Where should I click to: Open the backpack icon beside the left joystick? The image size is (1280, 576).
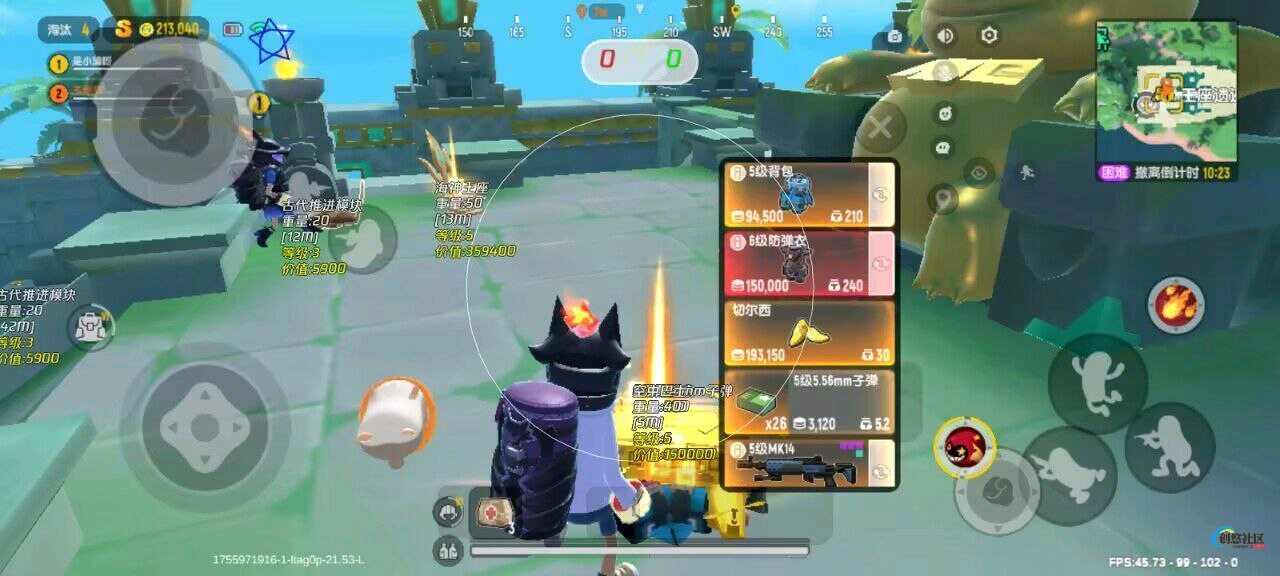click(x=89, y=326)
